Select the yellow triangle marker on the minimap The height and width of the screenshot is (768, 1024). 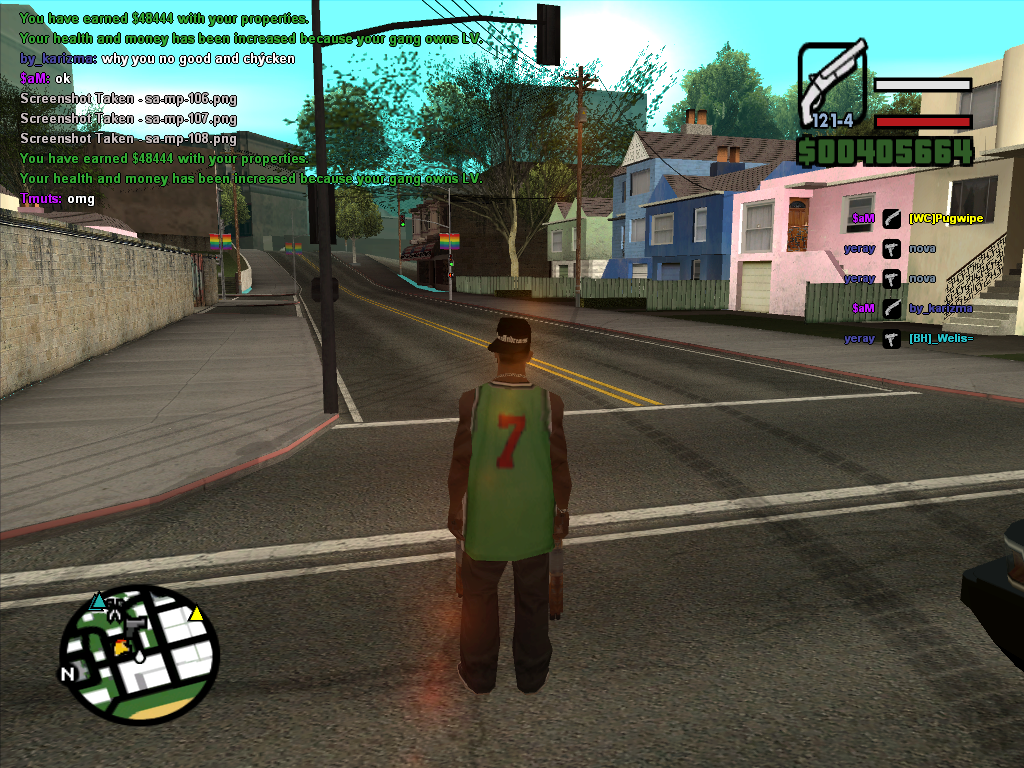point(197,613)
